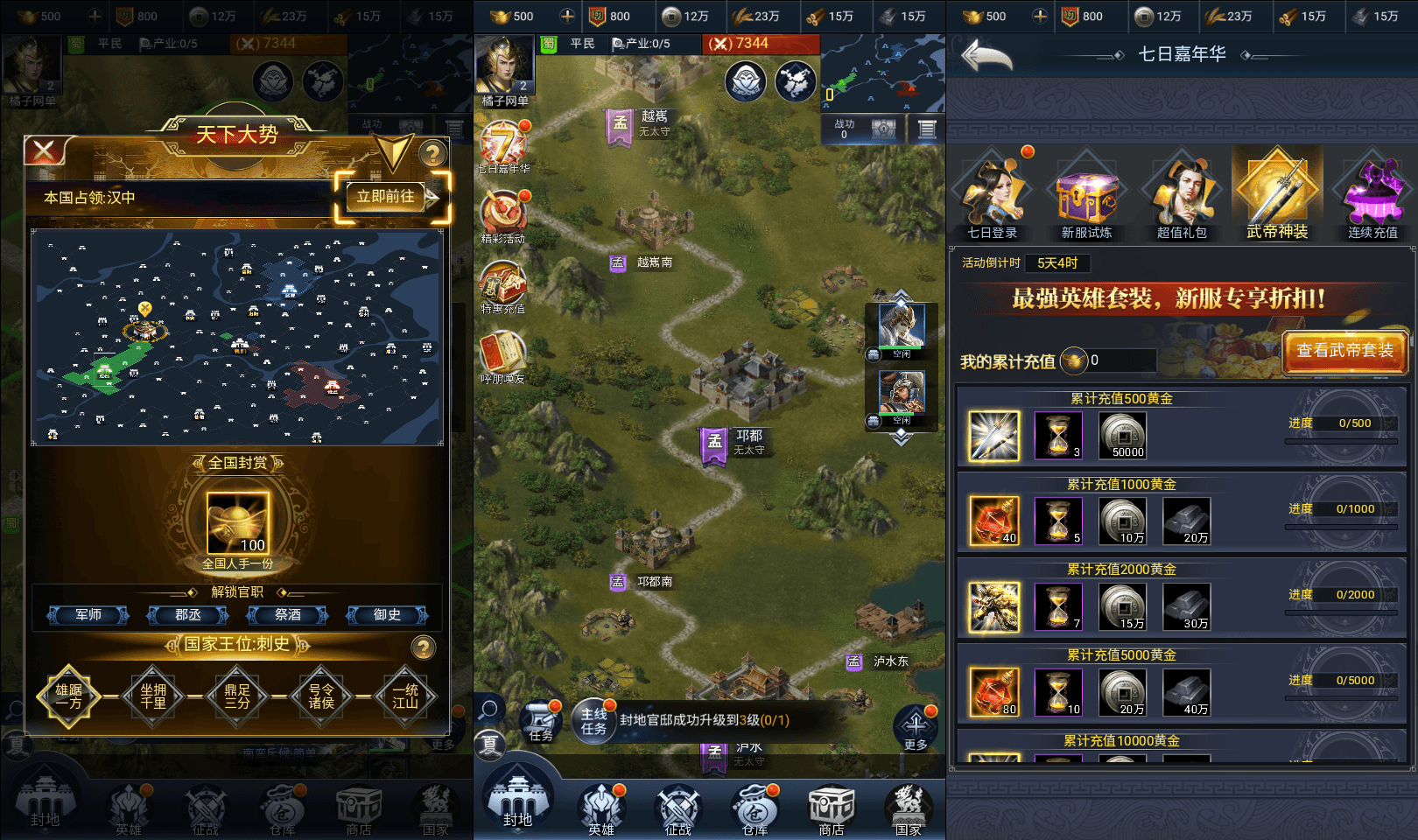The height and width of the screenshot is (840, 1418).
Task: Select the 御史 official post
Action: pos(387,615)
